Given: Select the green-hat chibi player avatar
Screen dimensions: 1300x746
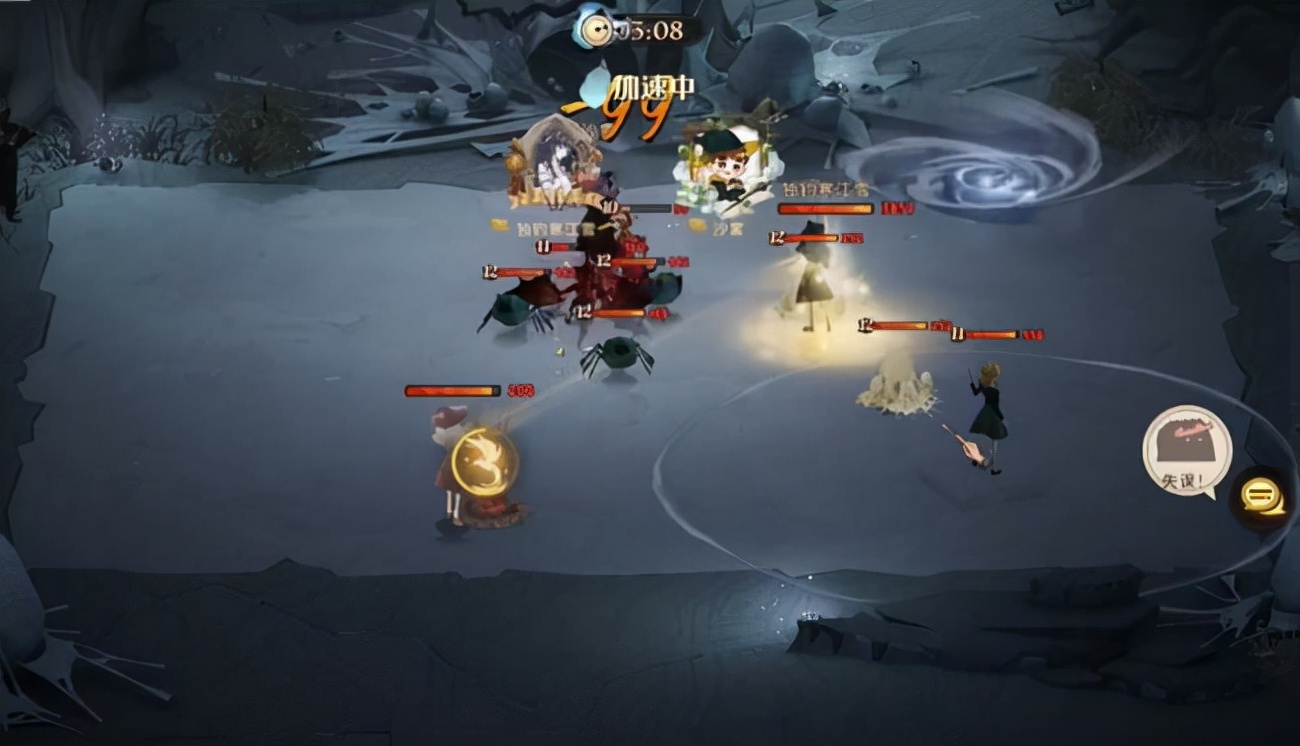Looking at the screenshot, I should 725,167.
